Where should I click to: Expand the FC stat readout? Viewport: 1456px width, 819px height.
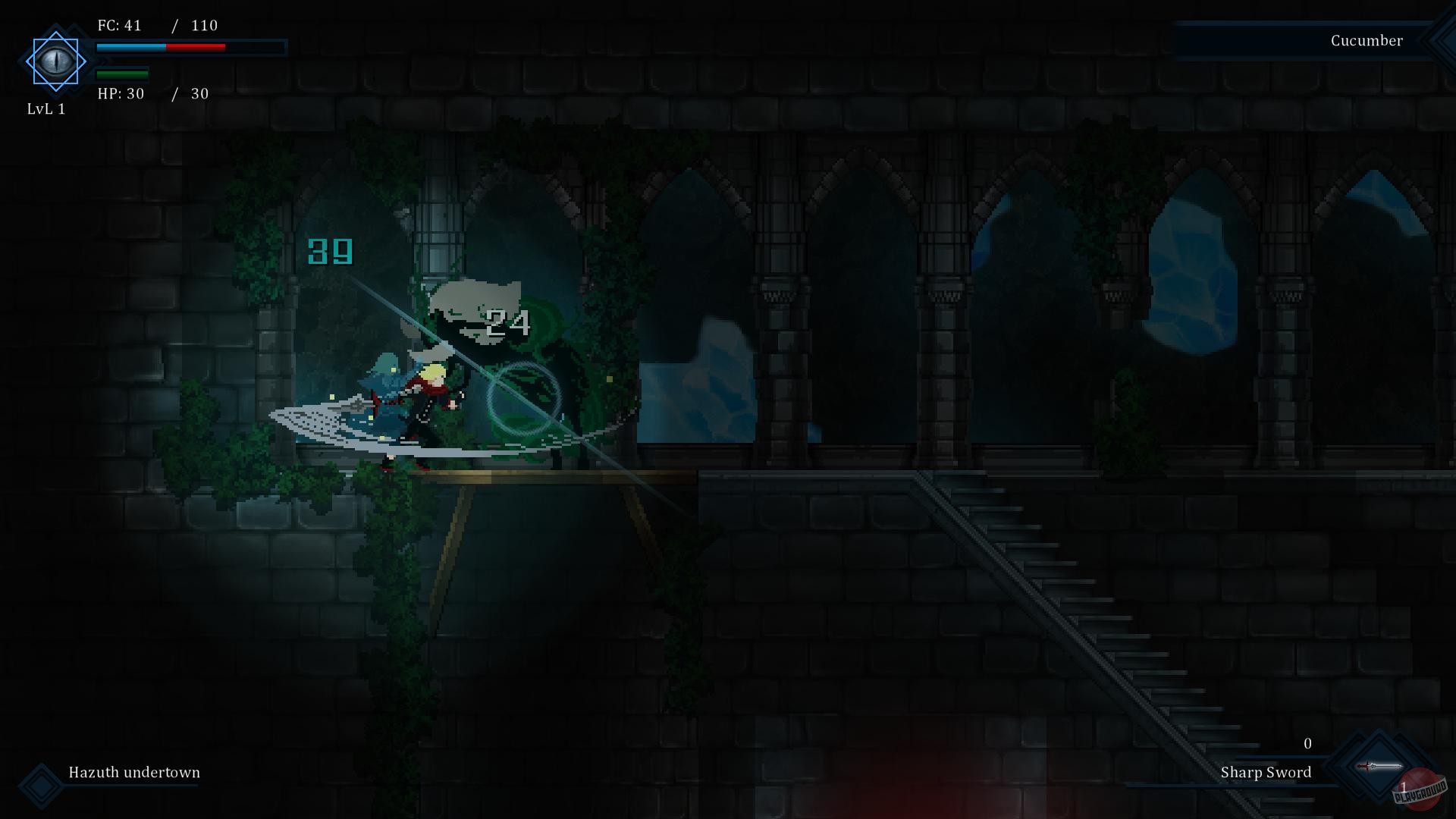(155, 25)
